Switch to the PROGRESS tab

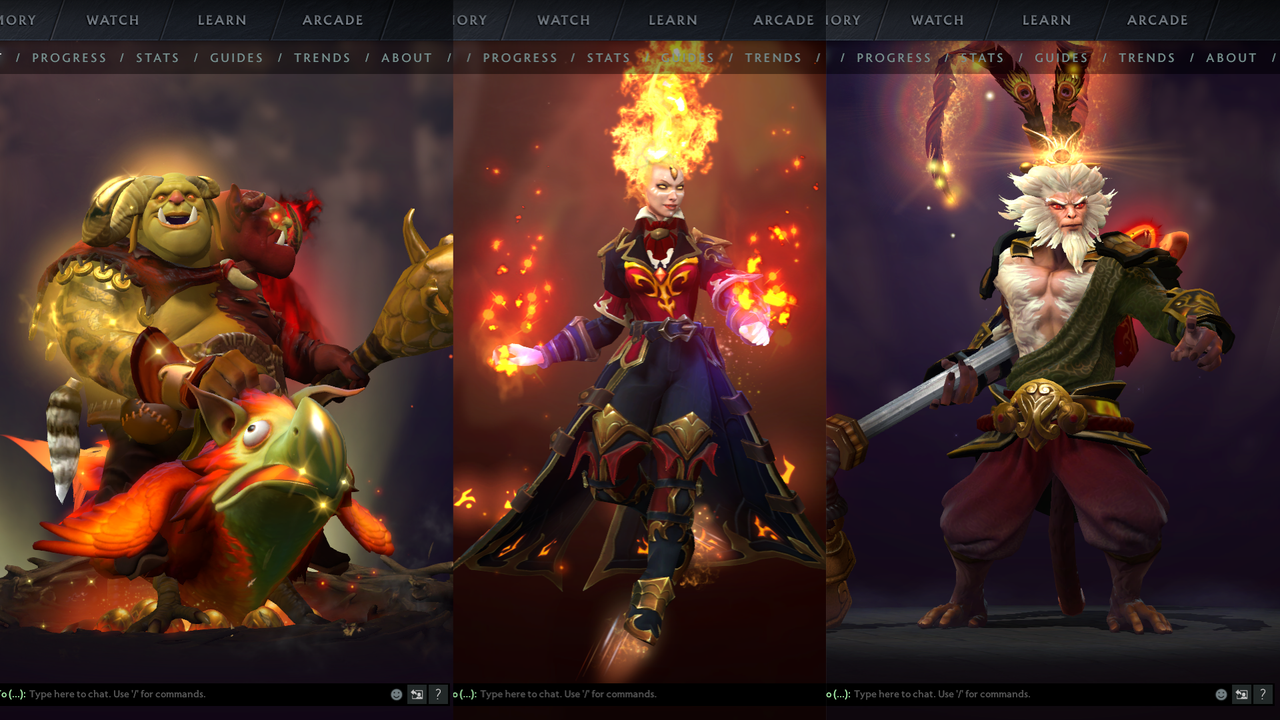(x=69, y=57)
